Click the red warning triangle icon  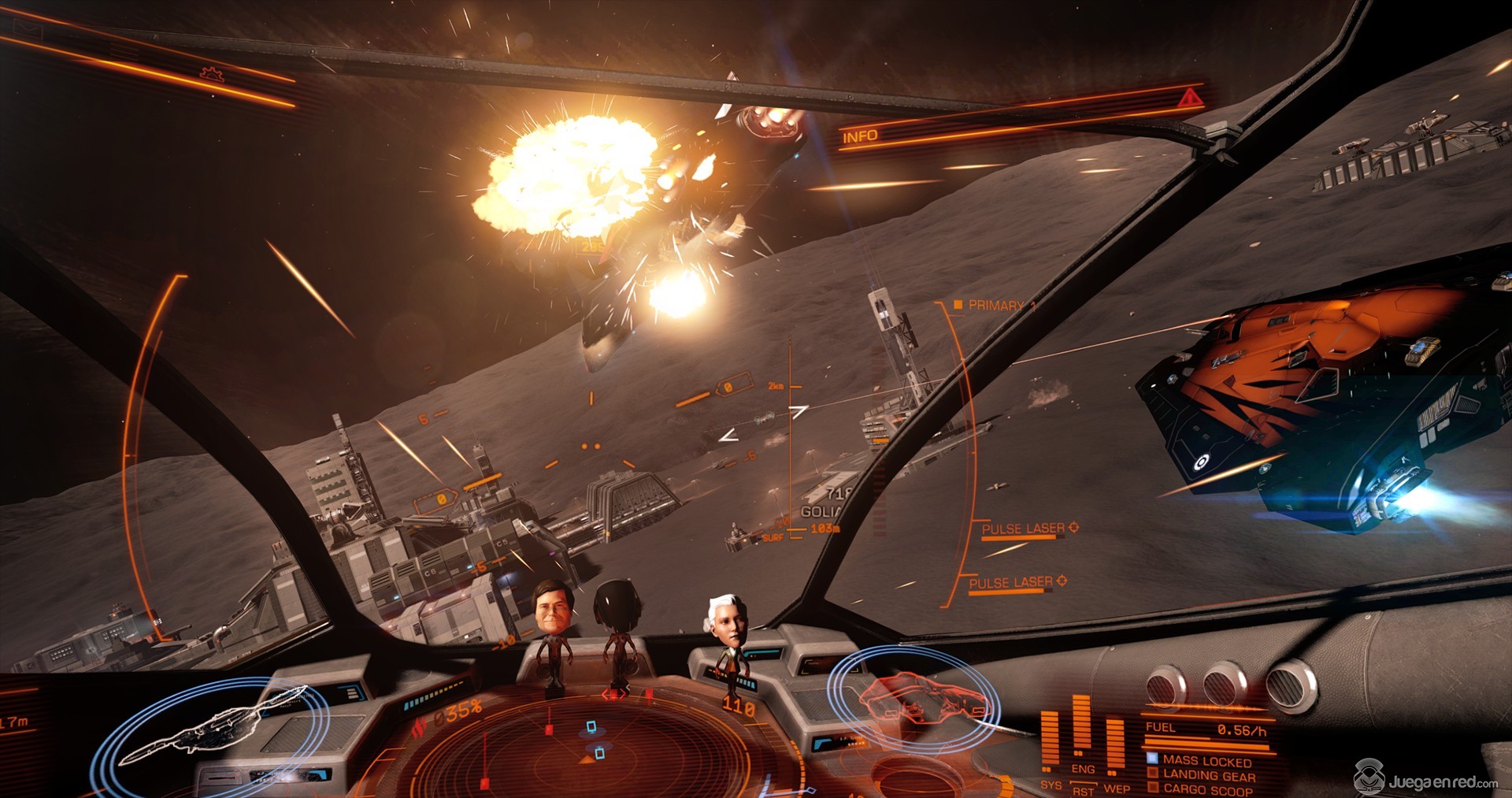(1189, 98)
